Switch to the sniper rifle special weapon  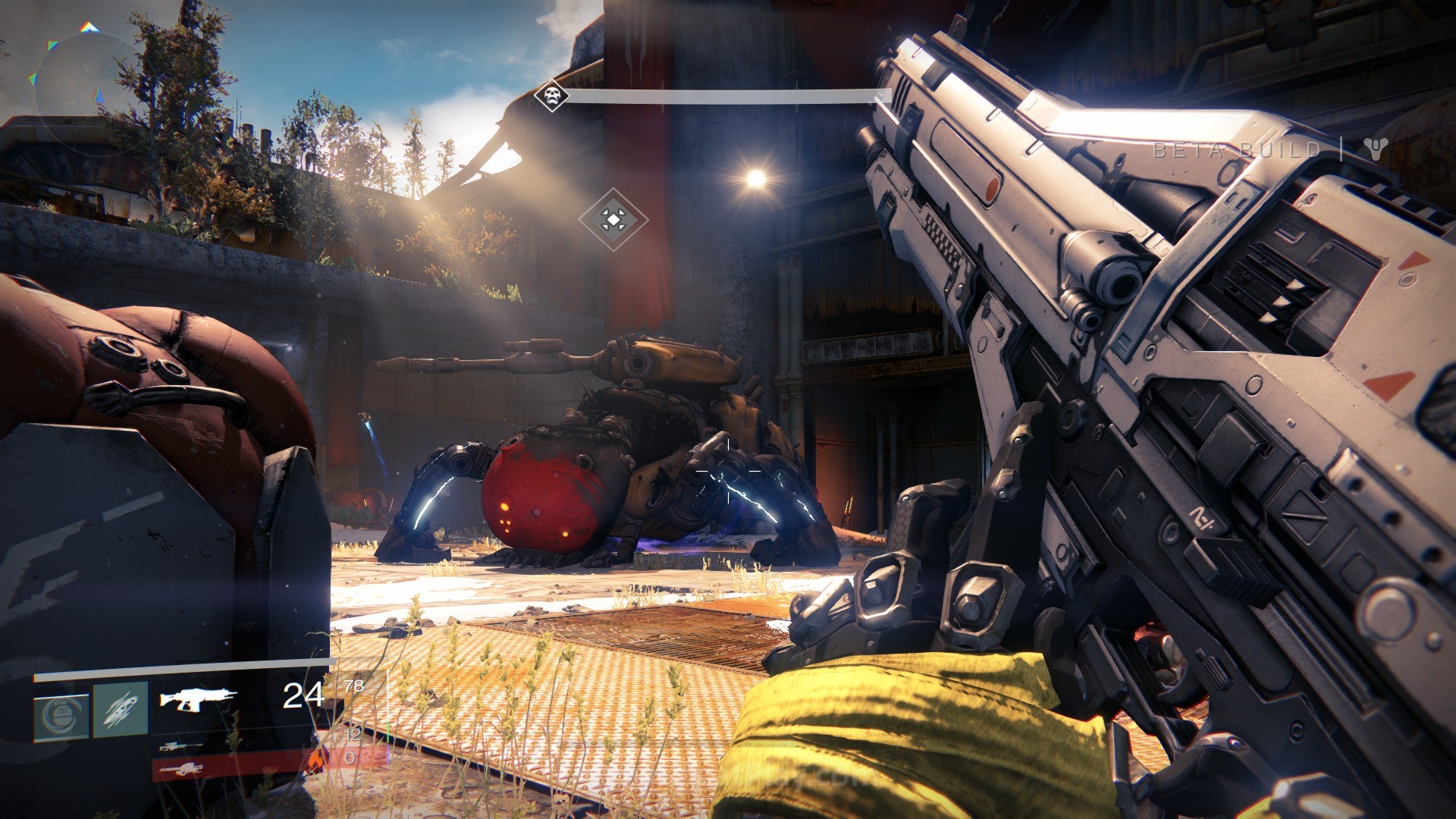pyautogui.click(x=180, y=747)
